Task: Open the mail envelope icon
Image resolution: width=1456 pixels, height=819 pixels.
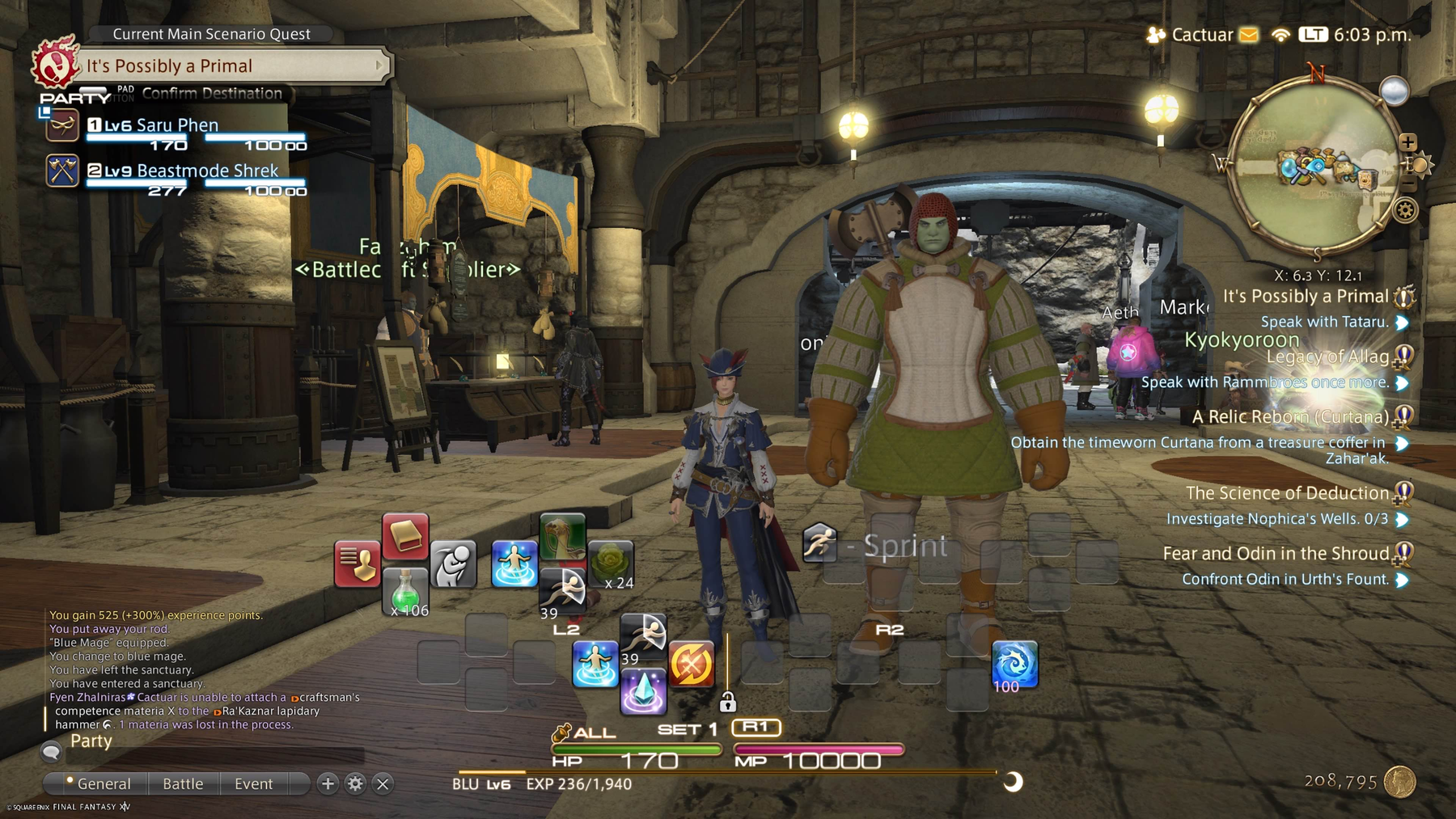Action: [x=1249, y=35]
